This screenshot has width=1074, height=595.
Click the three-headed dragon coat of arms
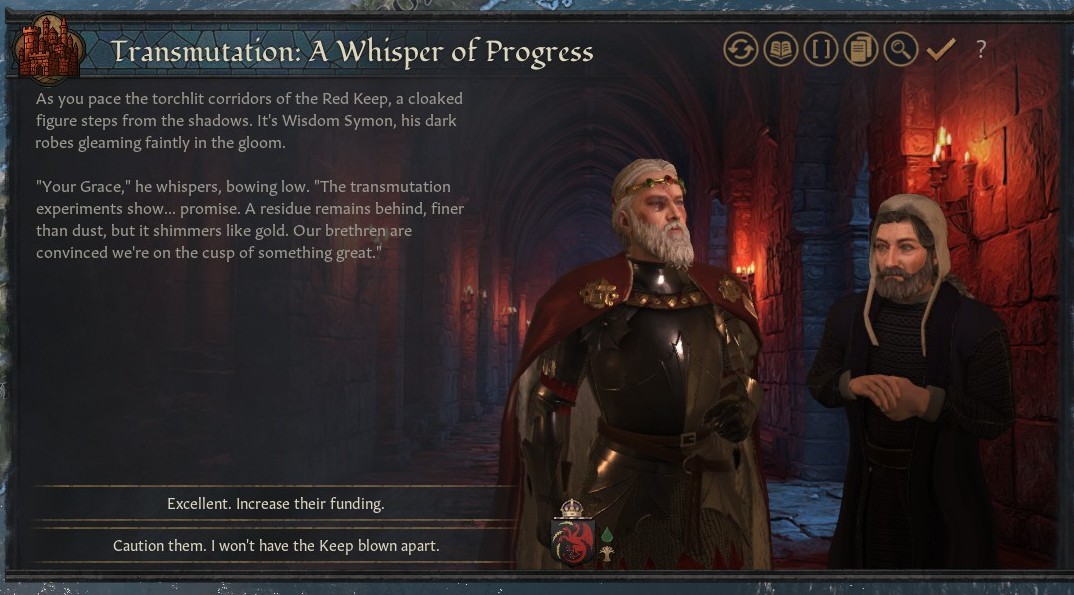pyautogui.click(x=573, y=538)
